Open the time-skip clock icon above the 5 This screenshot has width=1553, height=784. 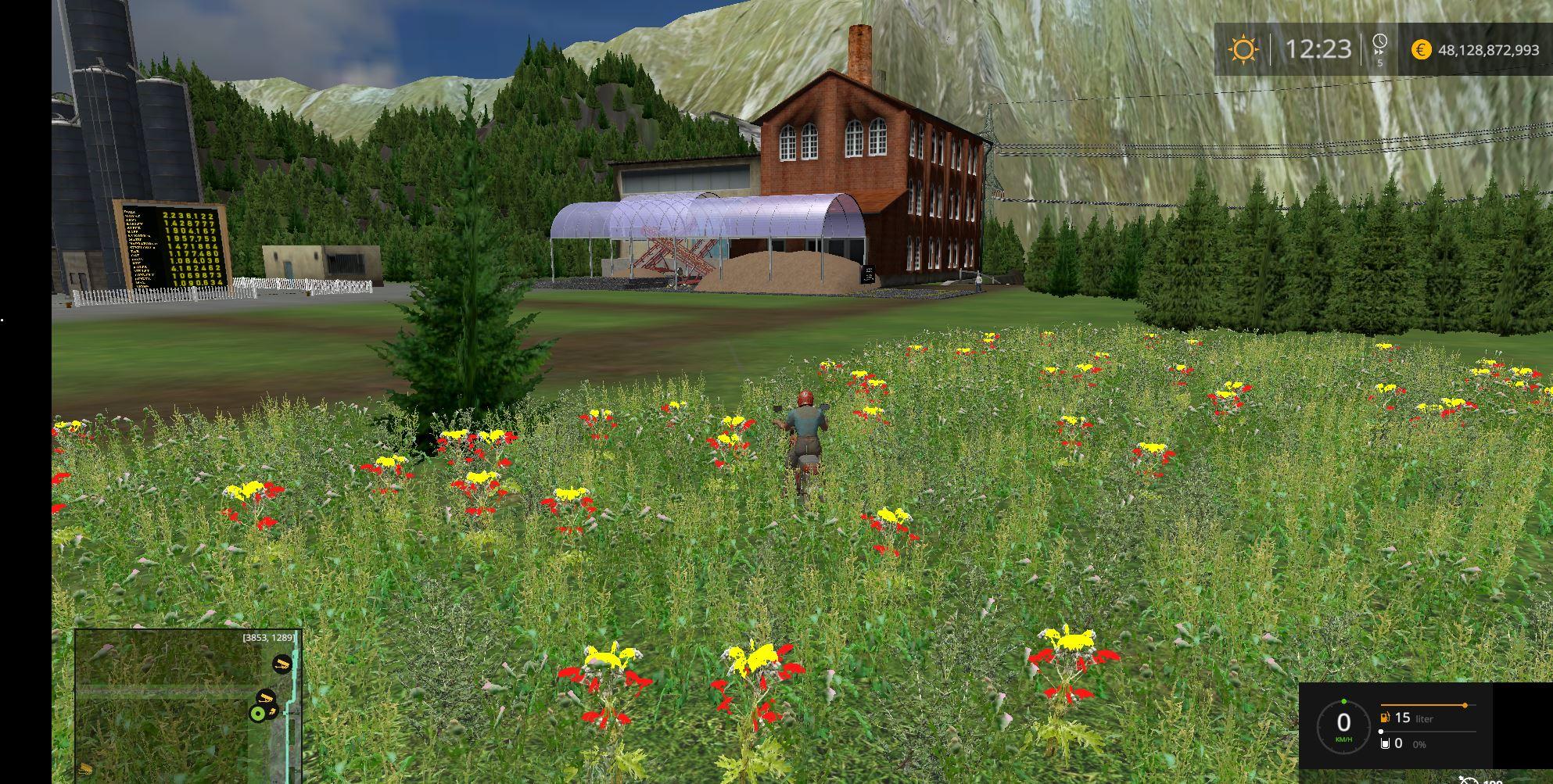[x=1380, y=41]
